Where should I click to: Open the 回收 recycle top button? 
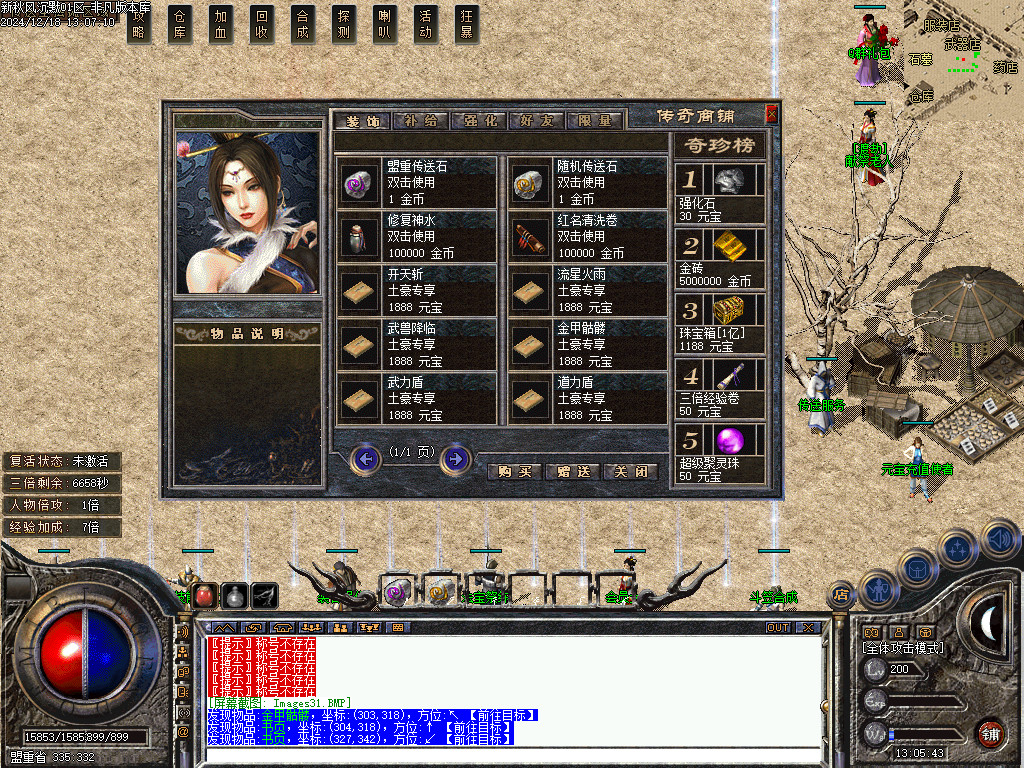coord(262,25)
